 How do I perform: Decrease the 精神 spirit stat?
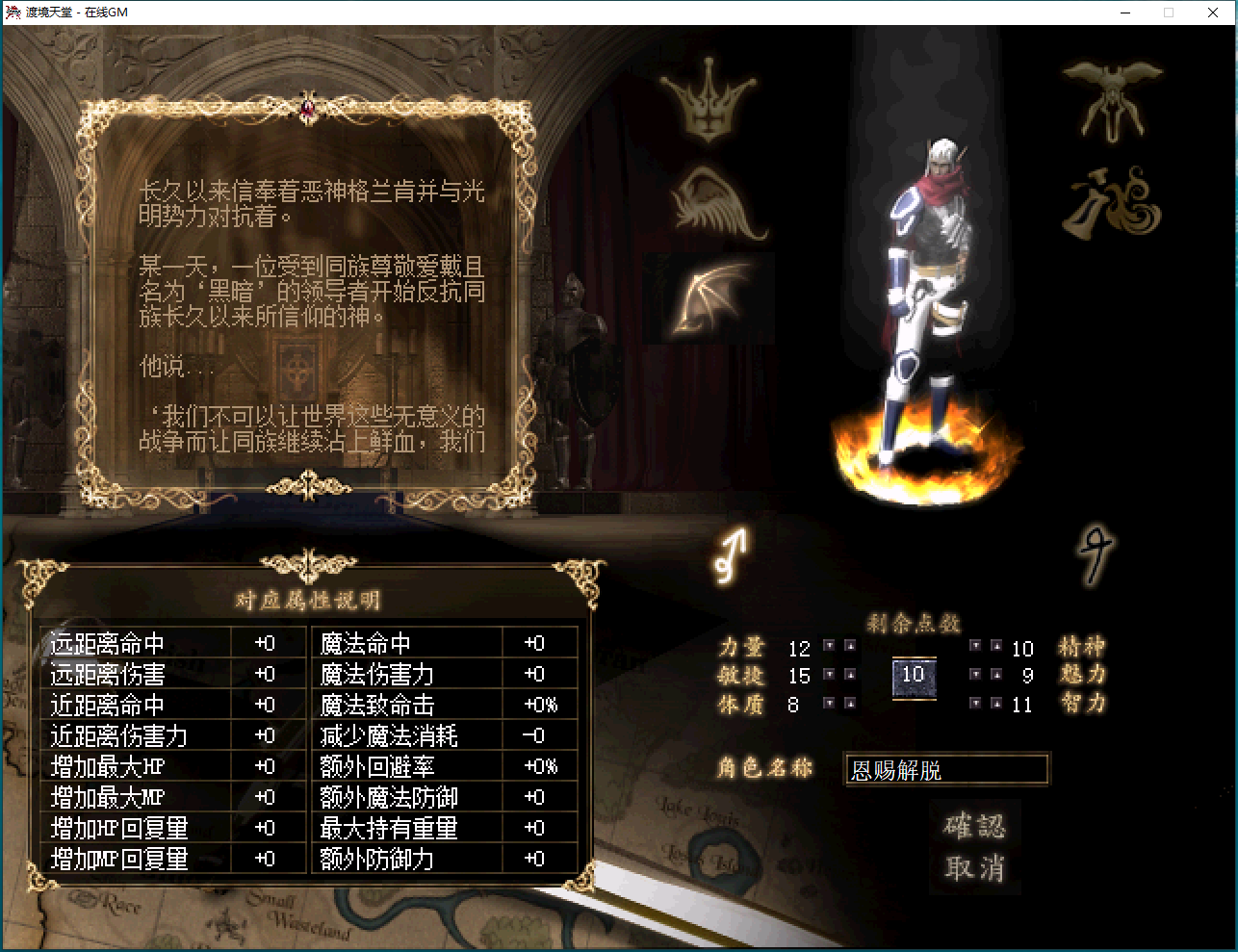[x=975, y=648]
